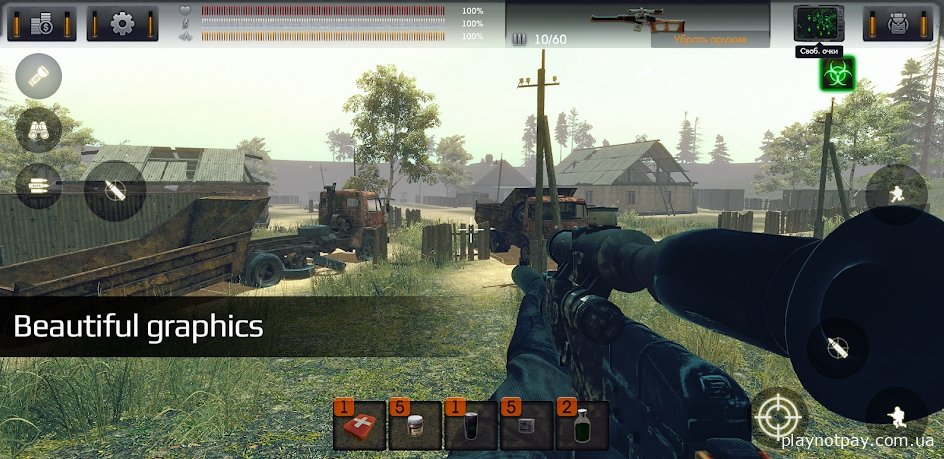This screenshot has height=459, width=944.
Task: Open the cash shop button
Action: click(42, 23)
